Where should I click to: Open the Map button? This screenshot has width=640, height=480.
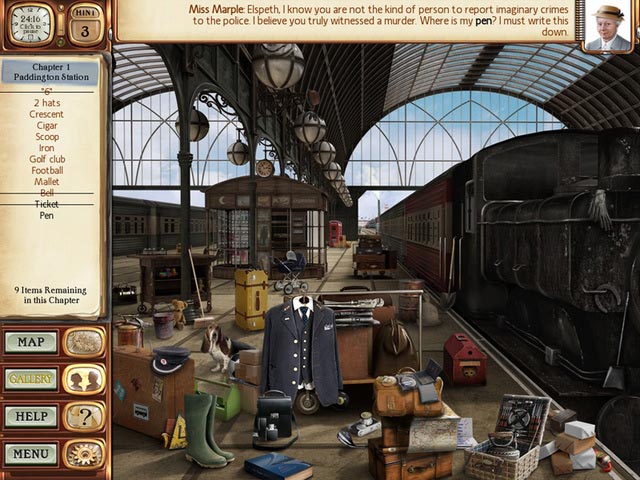pyautogui.click(x=31, y=342)
